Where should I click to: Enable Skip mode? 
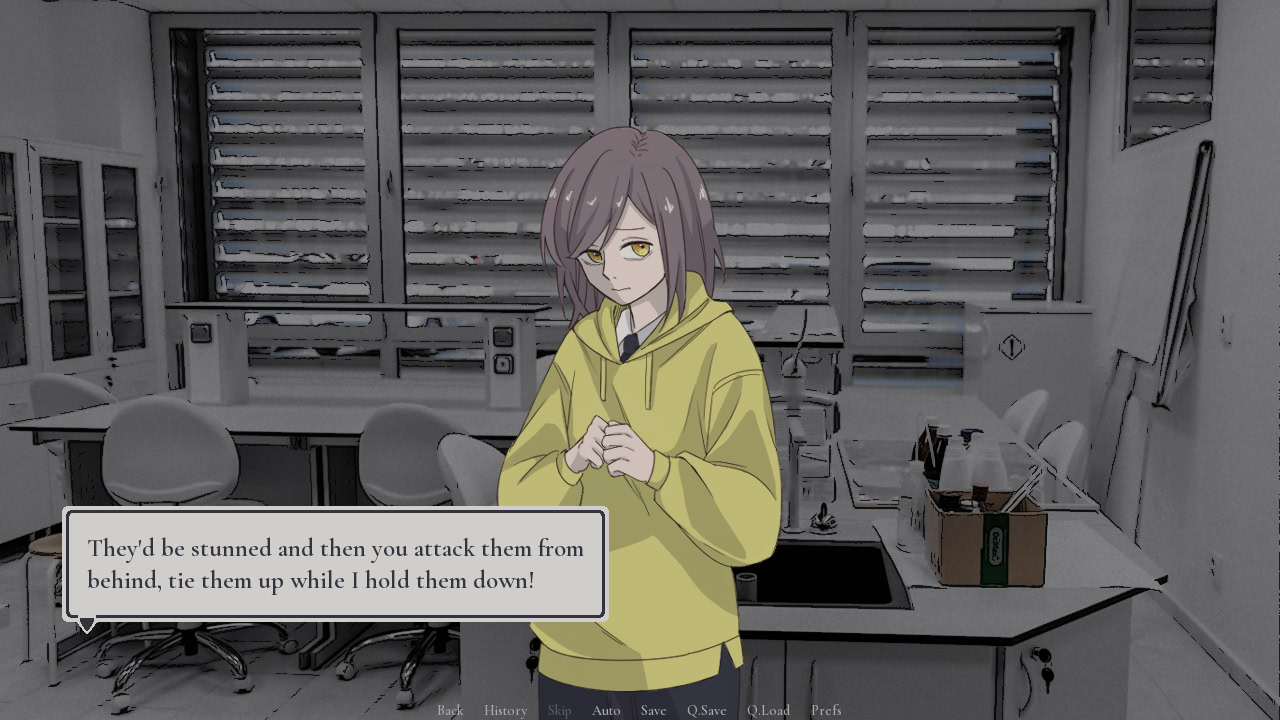[x=559, y=710]
